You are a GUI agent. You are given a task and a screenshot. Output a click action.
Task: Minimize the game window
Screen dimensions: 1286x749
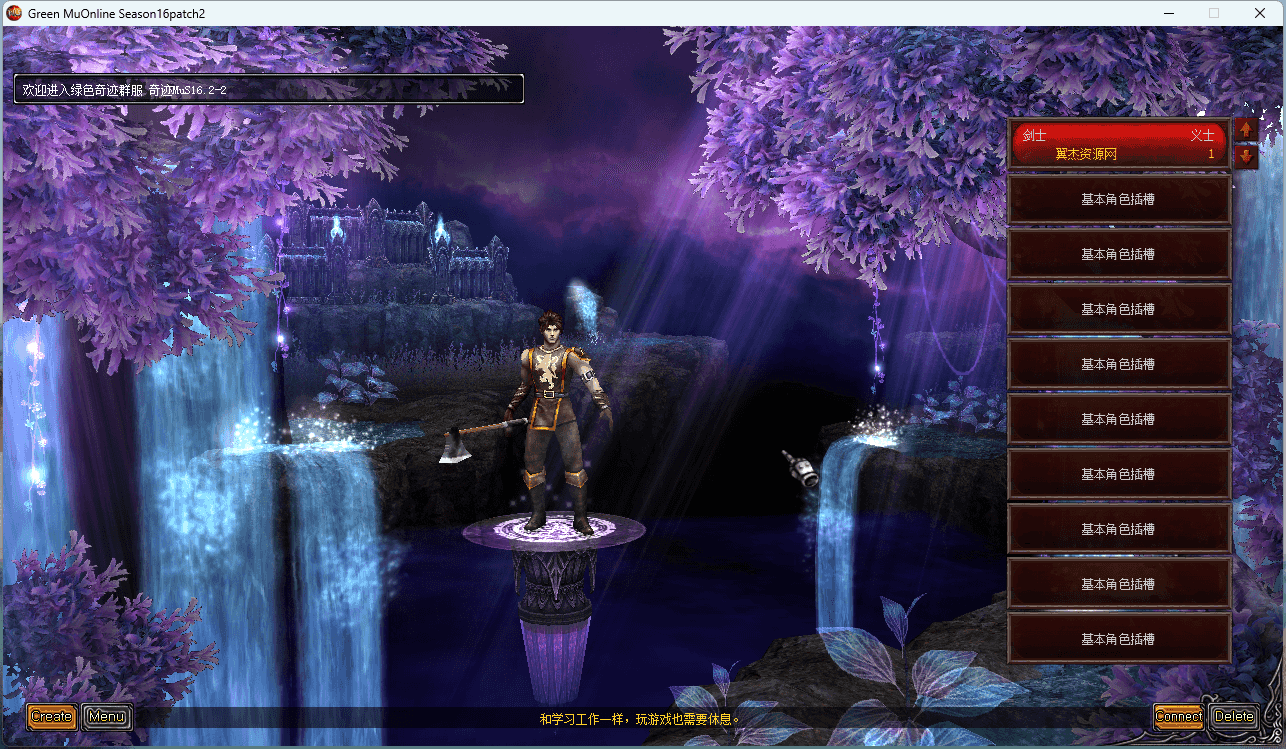[x=1168, y=13]
